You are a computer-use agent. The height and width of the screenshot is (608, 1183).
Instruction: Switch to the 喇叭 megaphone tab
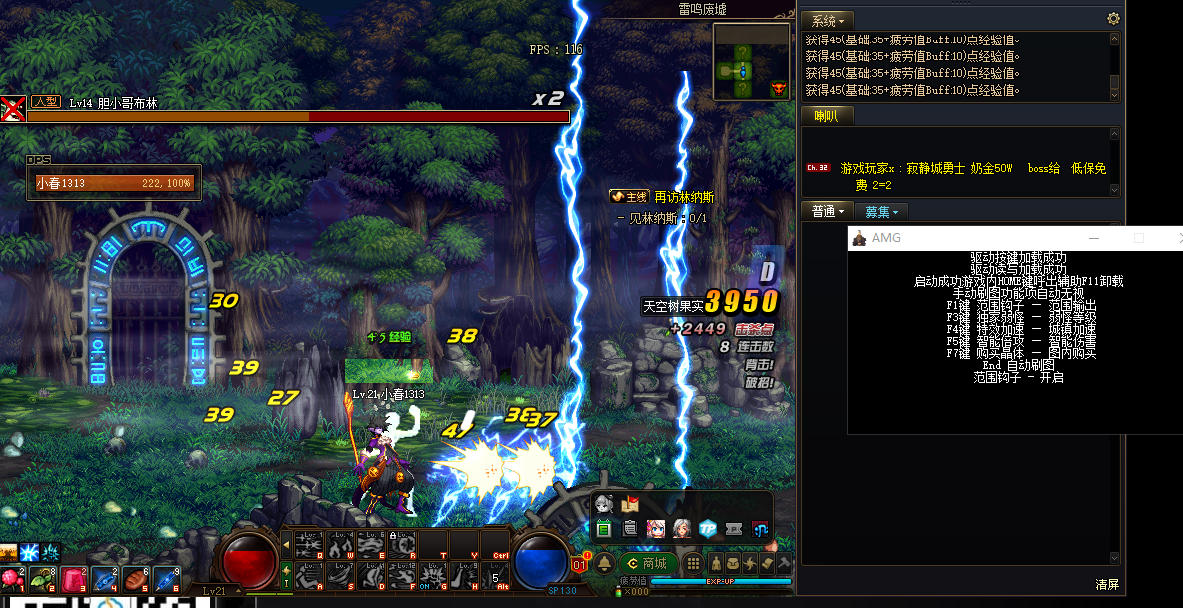826,116
